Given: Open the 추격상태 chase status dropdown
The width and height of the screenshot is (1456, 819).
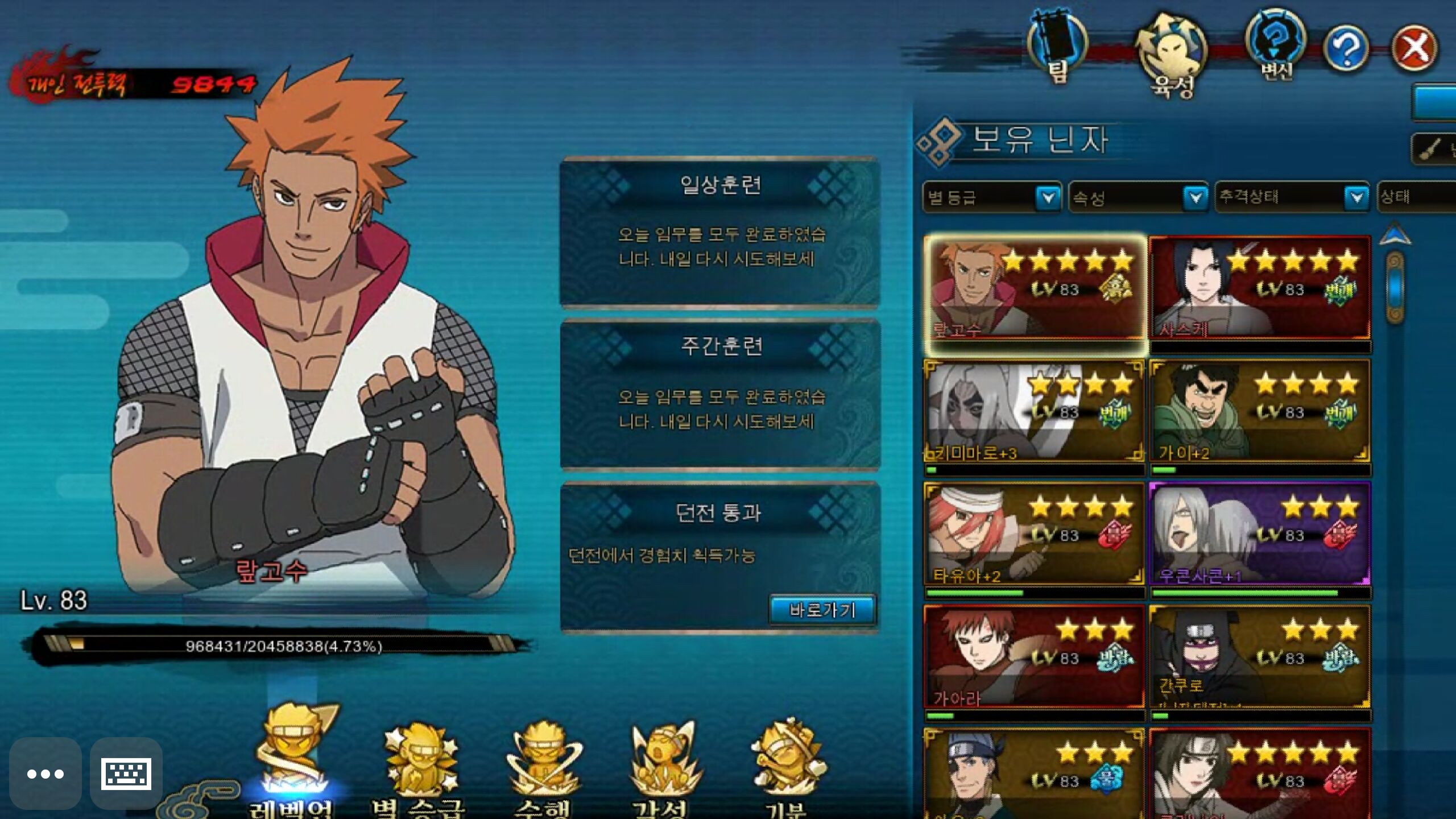Looking at the screenshot, I should click(x=1292, y=197).
